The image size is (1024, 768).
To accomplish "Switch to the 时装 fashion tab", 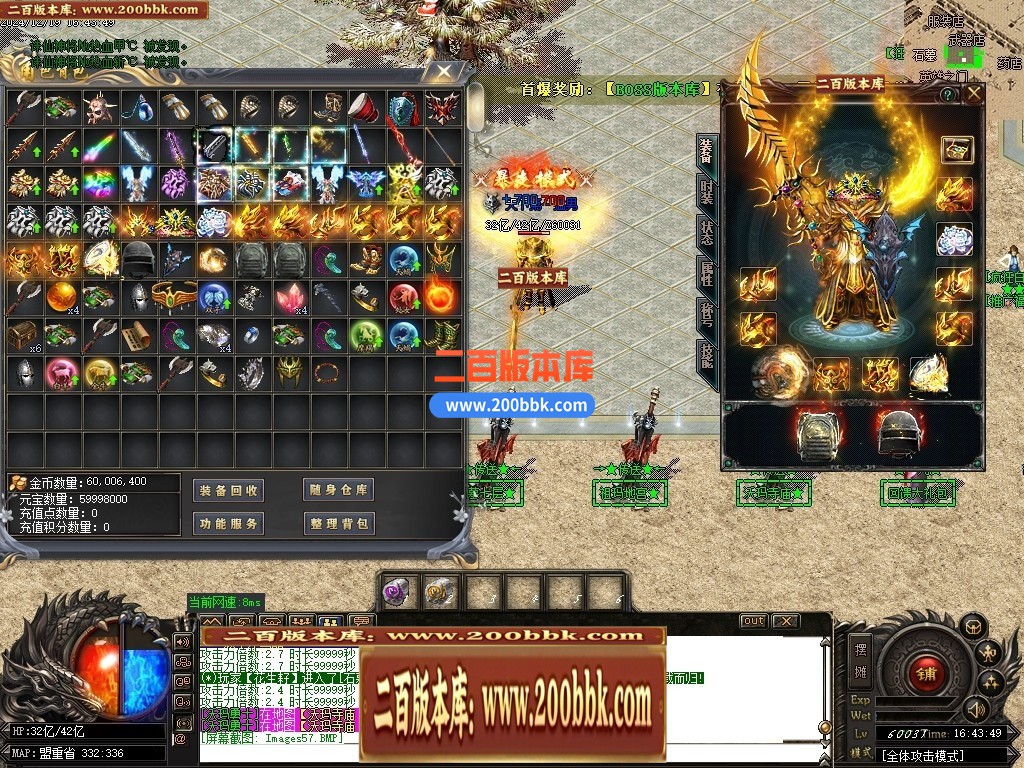I will click(706, 190).
